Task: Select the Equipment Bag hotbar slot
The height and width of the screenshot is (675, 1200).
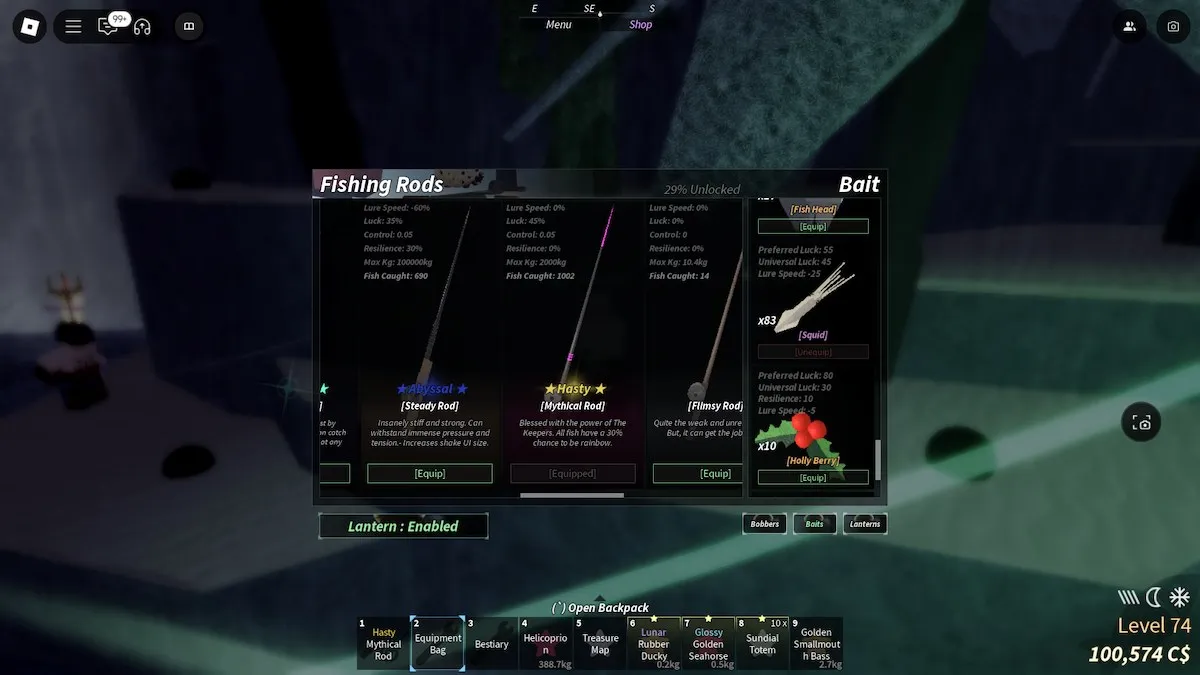Action: [x=438, y=644]
